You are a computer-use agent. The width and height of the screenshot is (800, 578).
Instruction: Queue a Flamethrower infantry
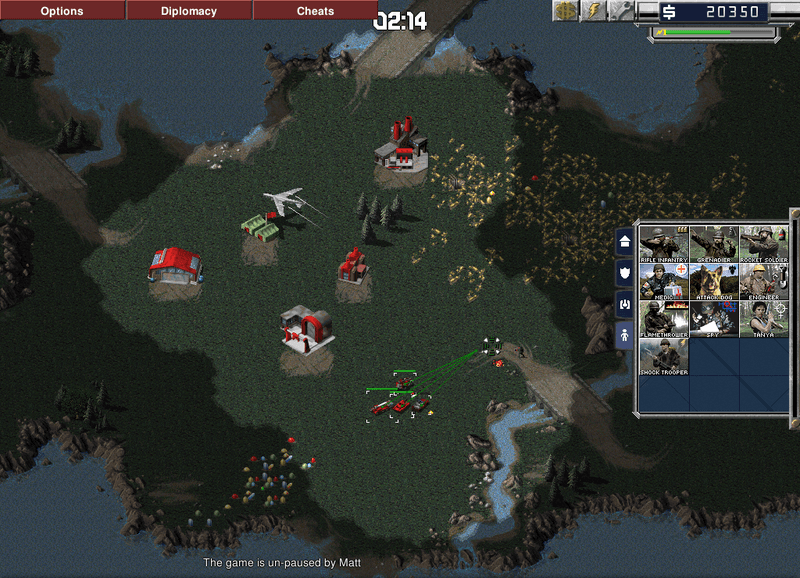click(664, 320)
